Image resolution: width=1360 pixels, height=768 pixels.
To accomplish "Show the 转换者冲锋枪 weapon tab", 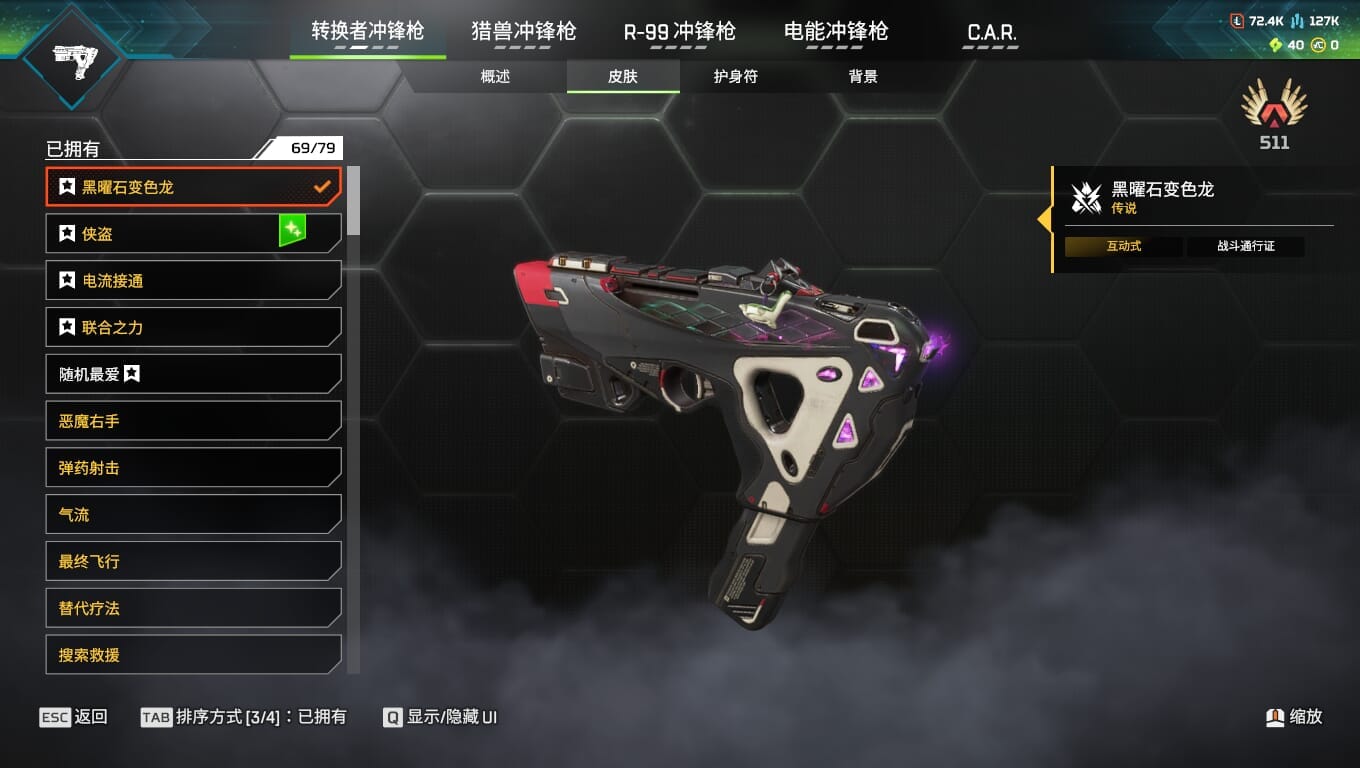I will 367,31.
